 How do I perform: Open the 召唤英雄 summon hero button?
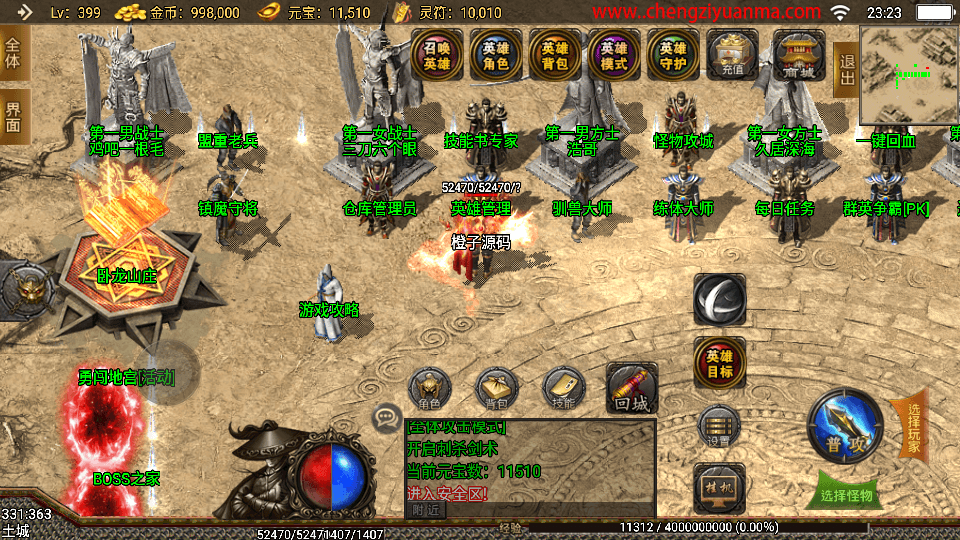click(x=437, y=55)
